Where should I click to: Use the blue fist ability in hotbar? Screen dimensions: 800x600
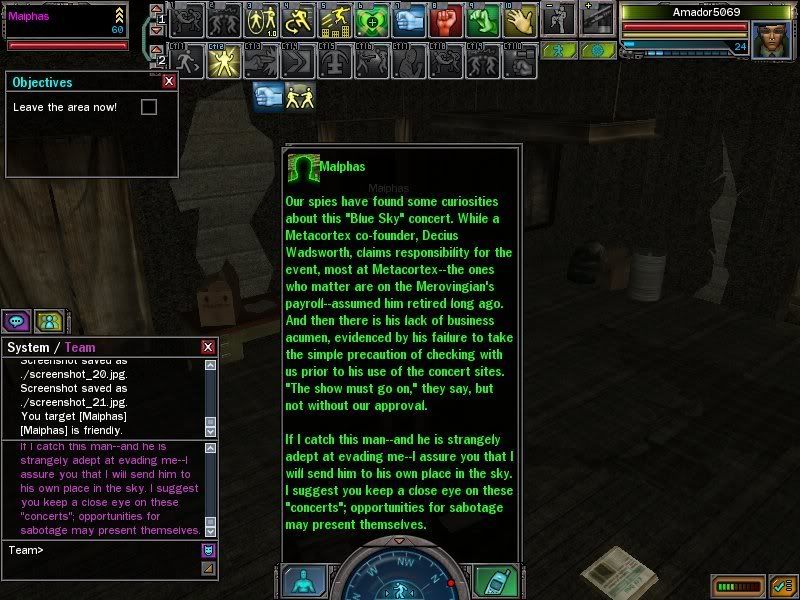coord(408,20)
